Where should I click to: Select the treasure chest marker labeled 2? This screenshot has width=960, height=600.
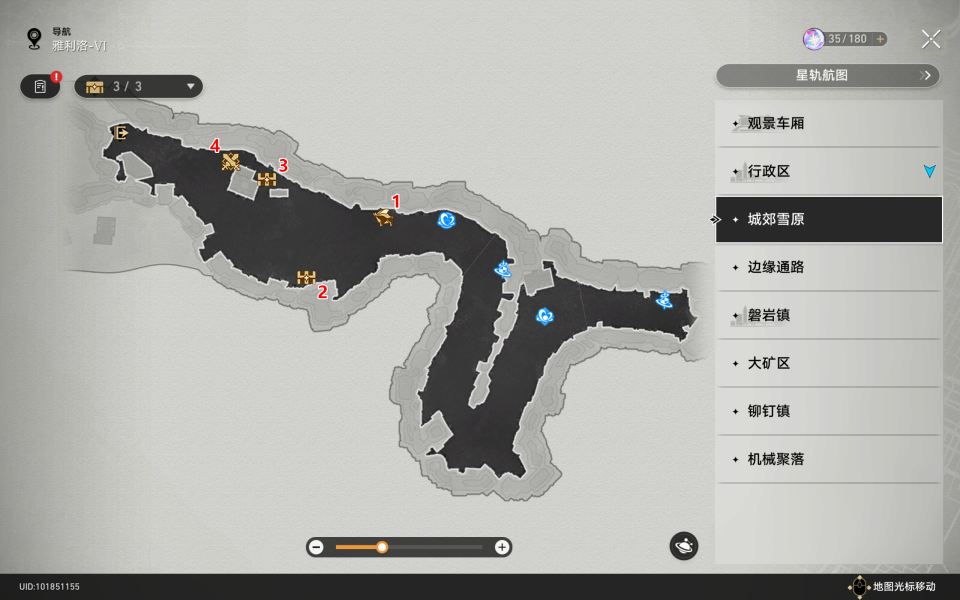click(306, 277)
